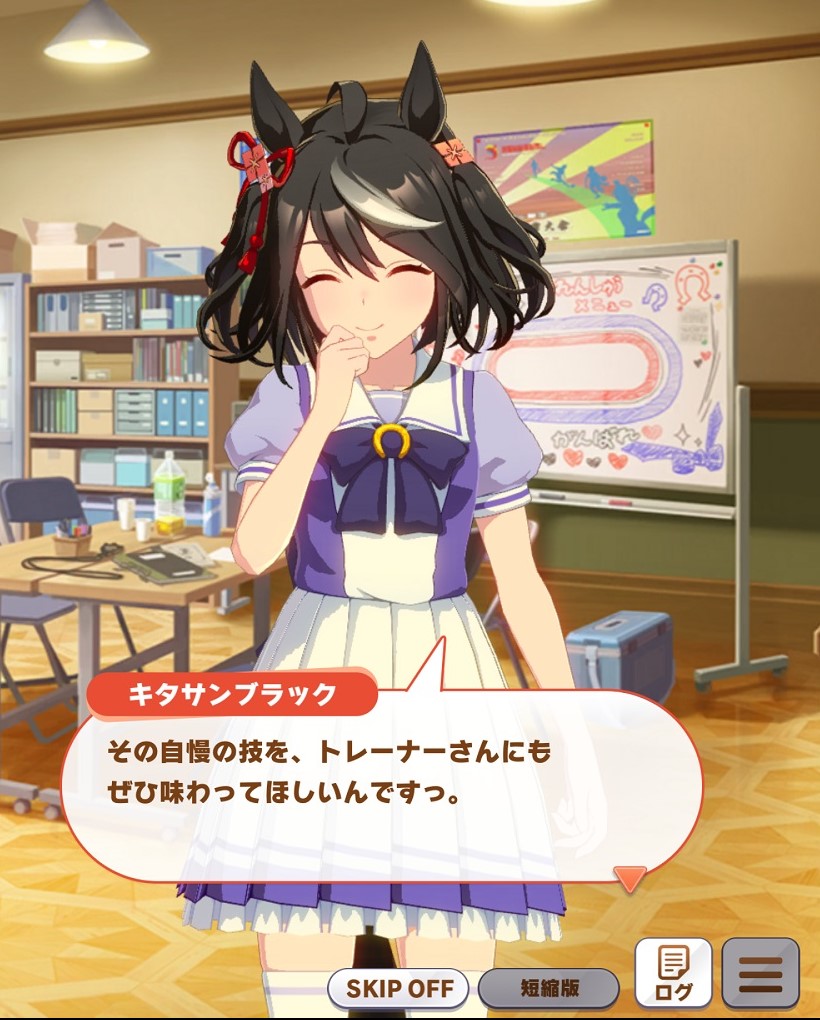Toggle the SKIP OFF button
The height and width of the screenshot is (1020, 820).
tap(398, 989)
